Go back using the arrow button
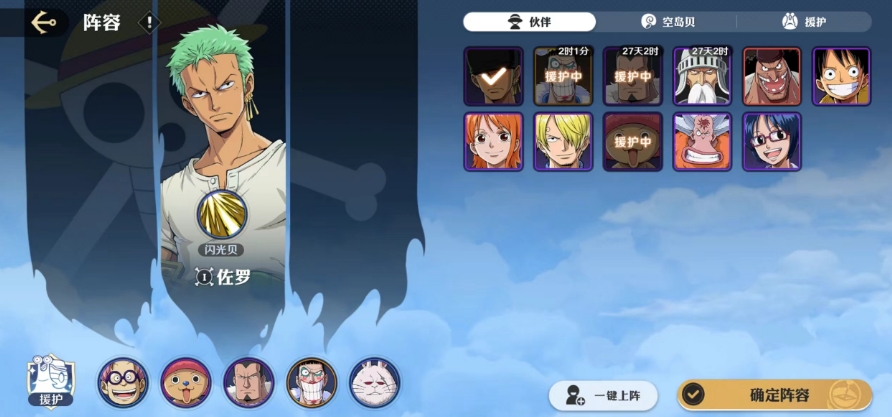Viewport: 892px width, 417px height. tap(42, 22)
